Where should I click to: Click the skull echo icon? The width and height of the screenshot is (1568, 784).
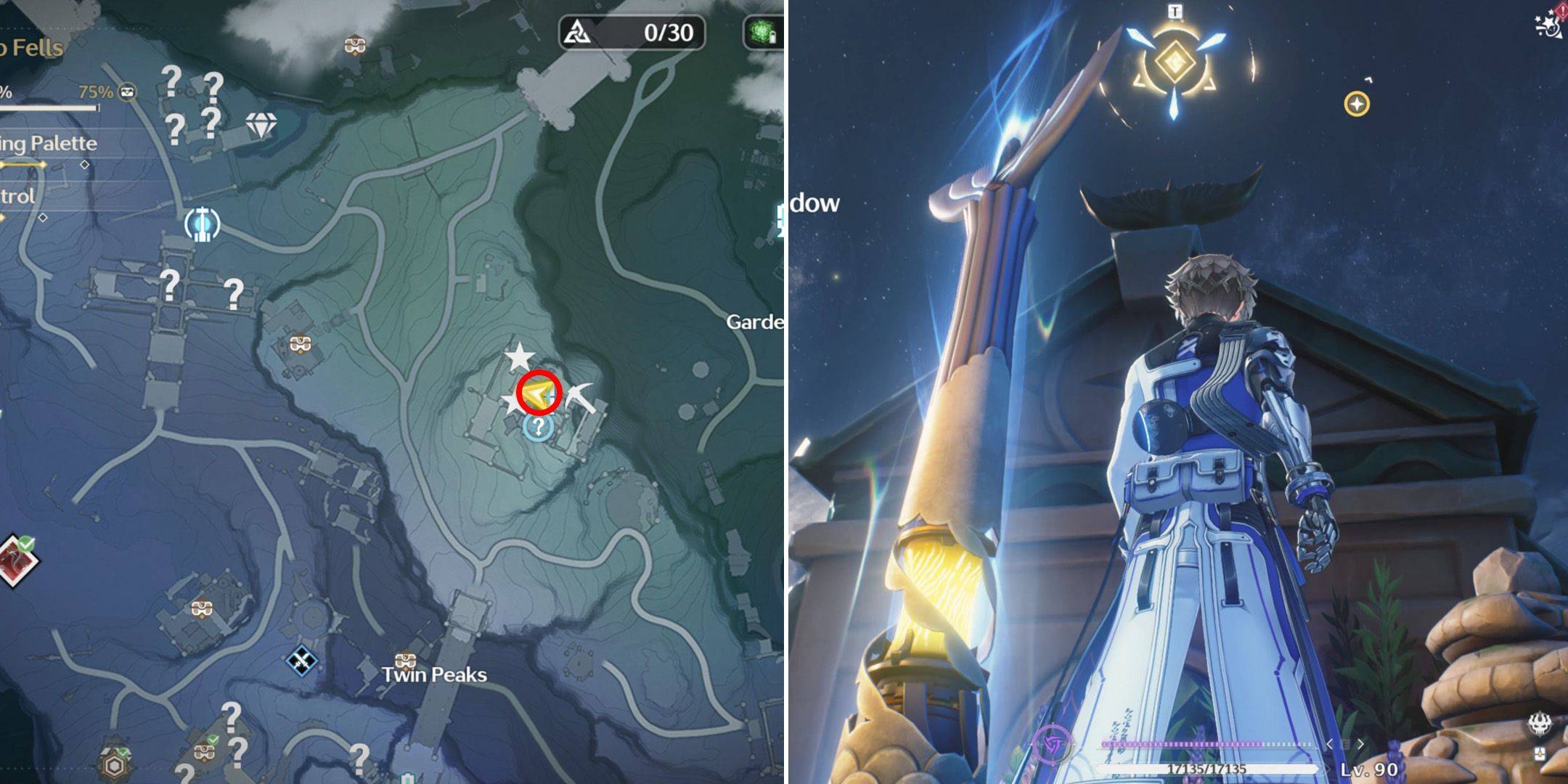tap(1539, 724)
